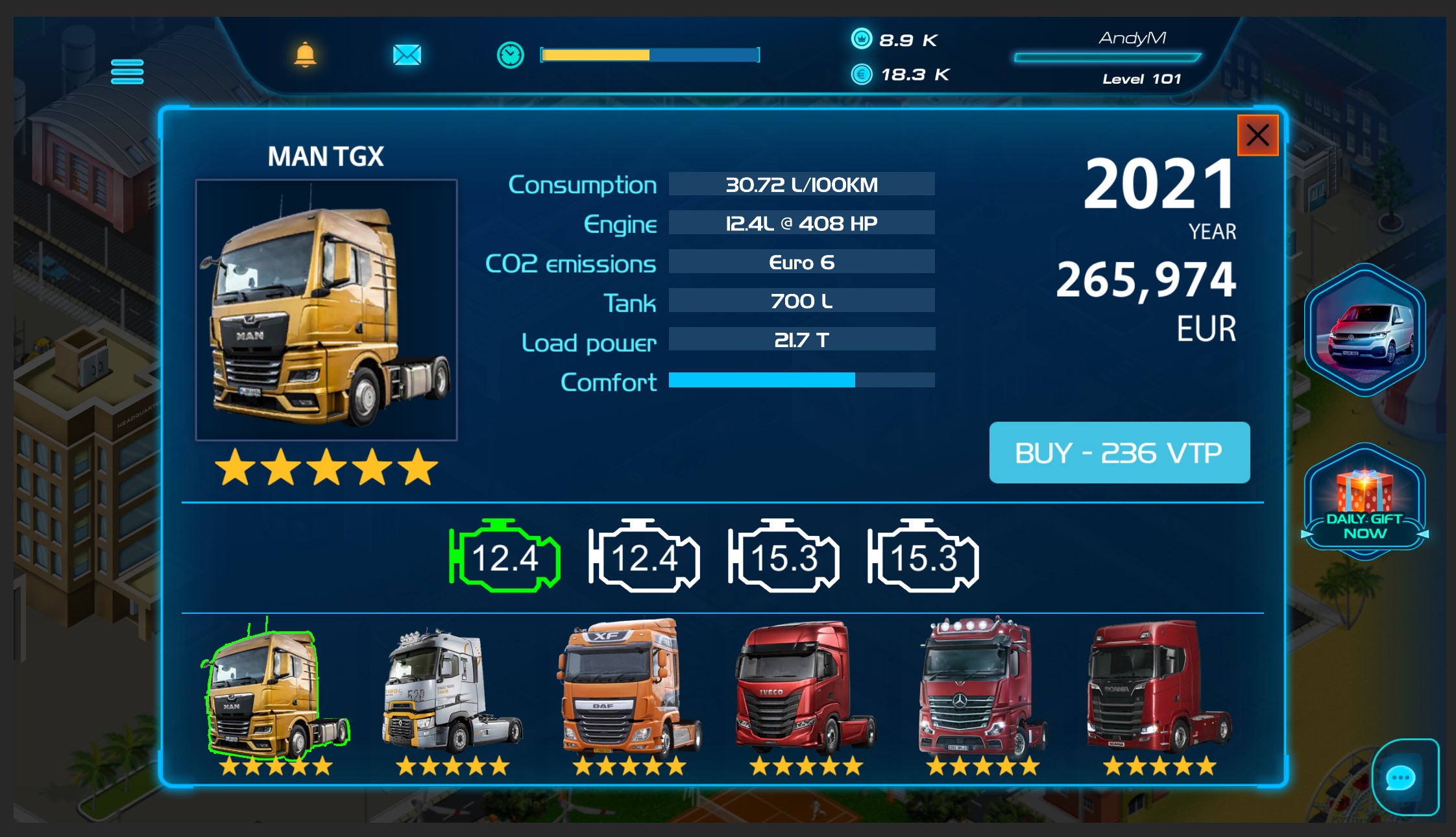Screen dimensions: 1456x837
Task: Choose the first 15.3 engine option
Action: point(783,557)
